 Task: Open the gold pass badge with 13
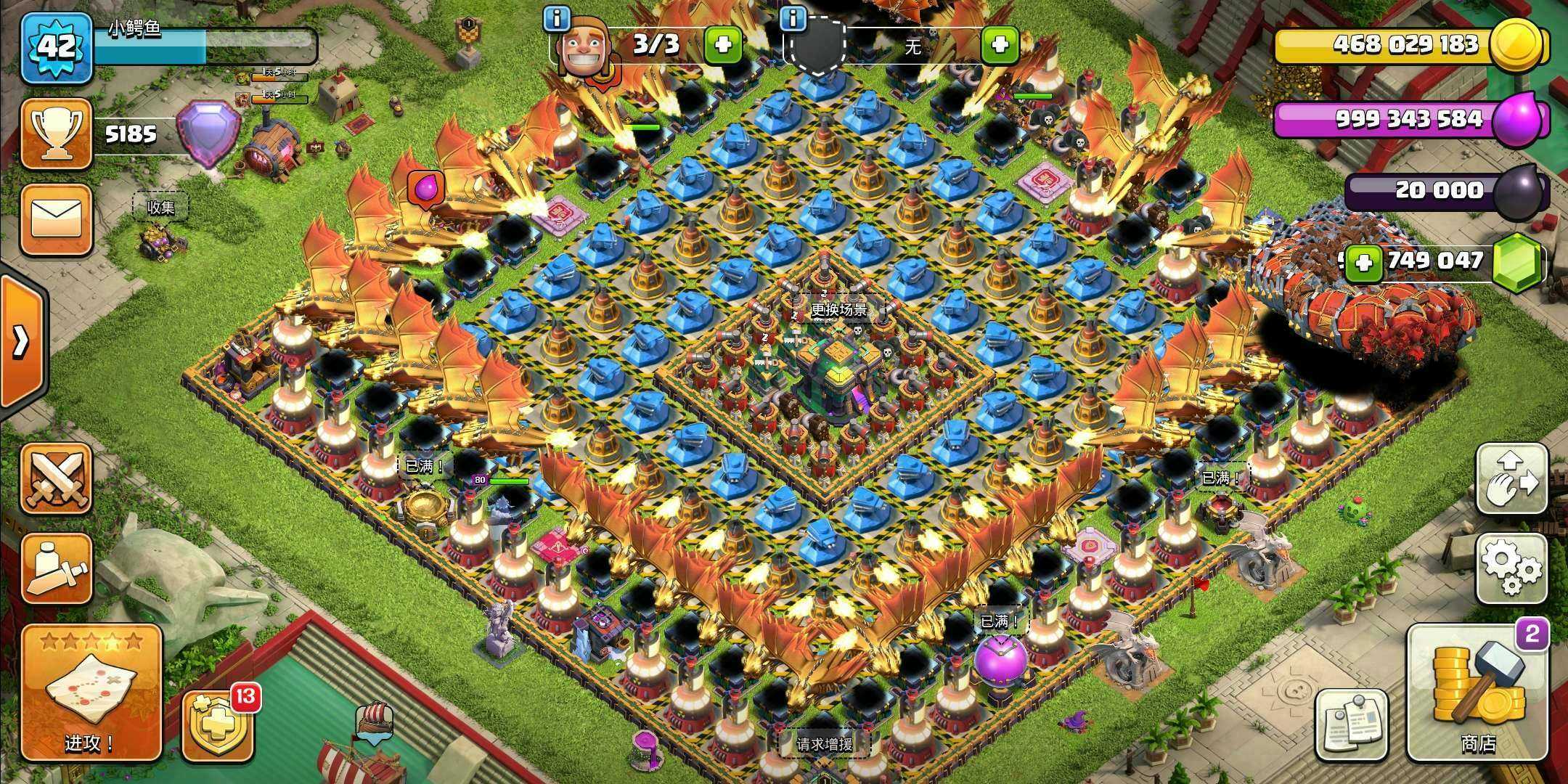(x=218, y=726)
